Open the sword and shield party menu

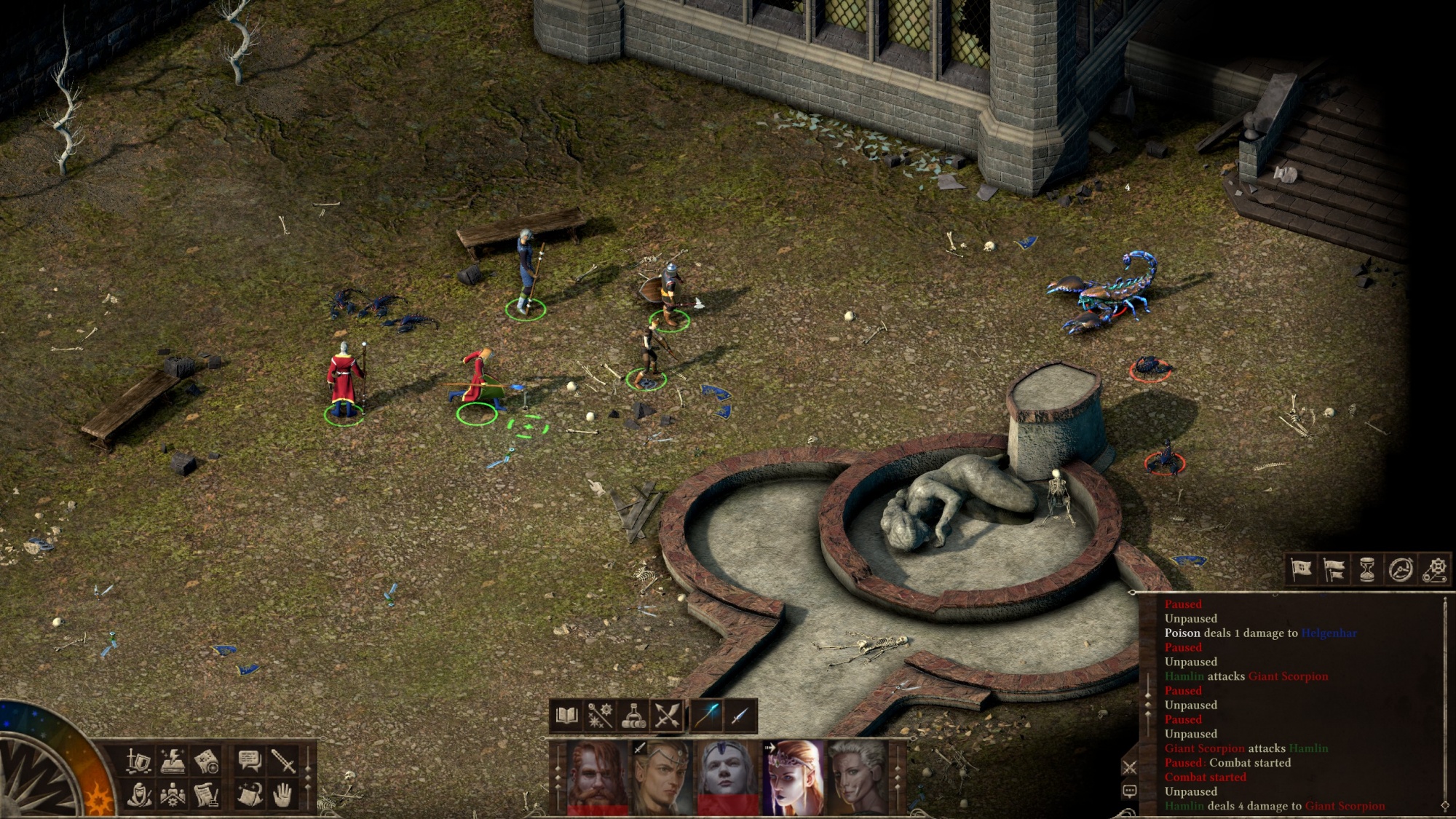[138, 761]
